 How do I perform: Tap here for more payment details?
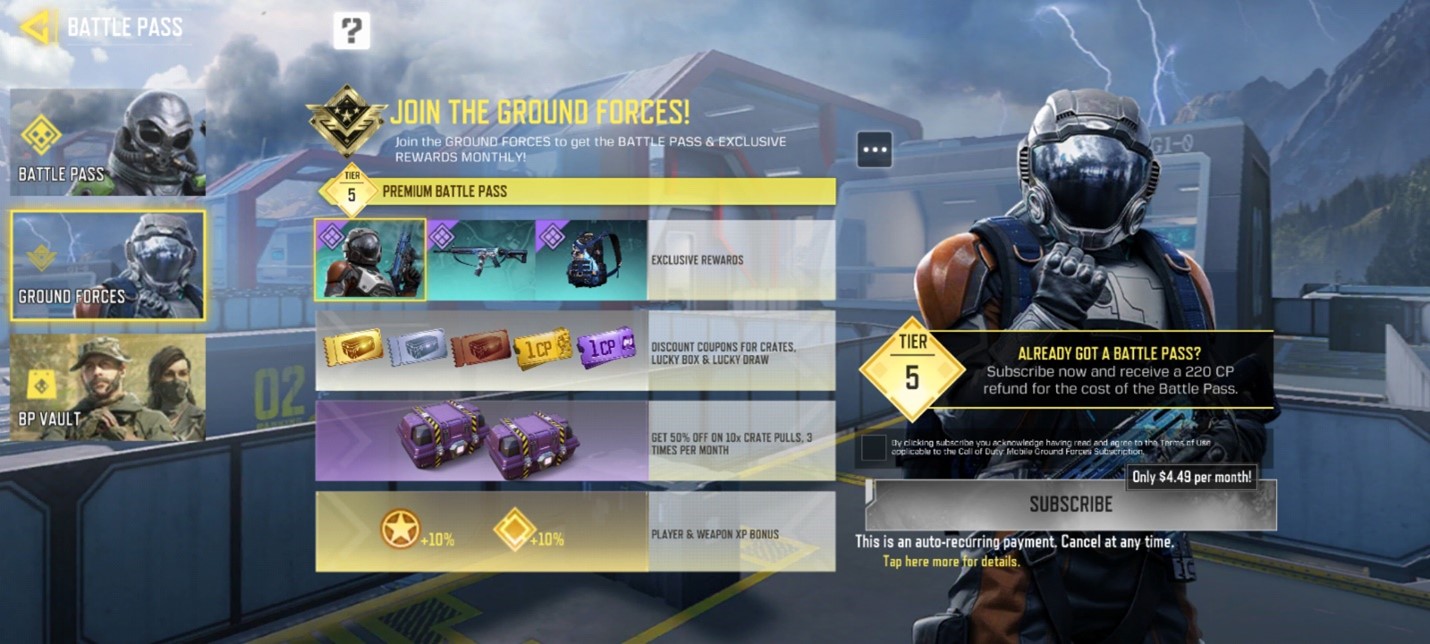(x=951, y=562)
